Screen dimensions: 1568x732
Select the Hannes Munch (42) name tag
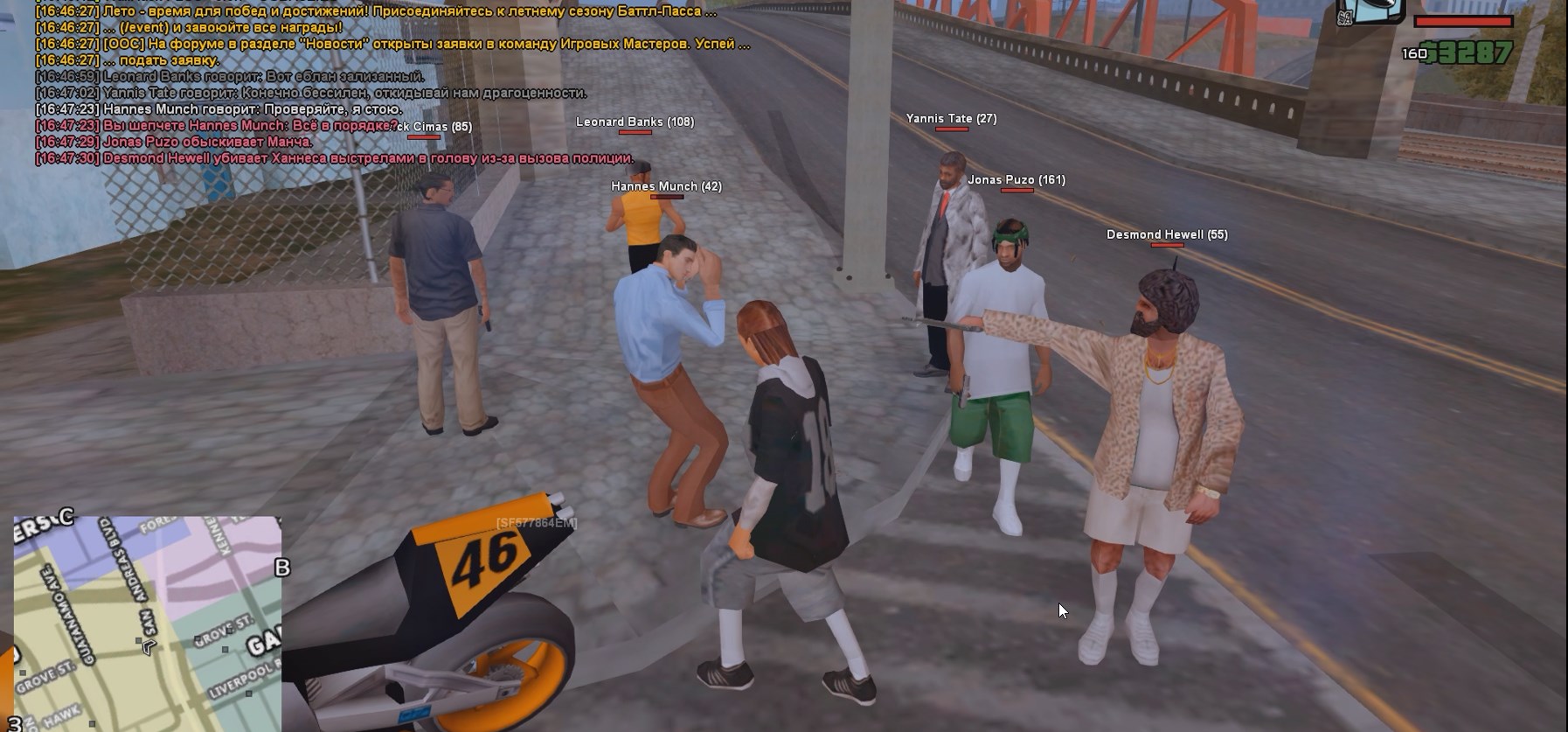[x=666, y=186]
